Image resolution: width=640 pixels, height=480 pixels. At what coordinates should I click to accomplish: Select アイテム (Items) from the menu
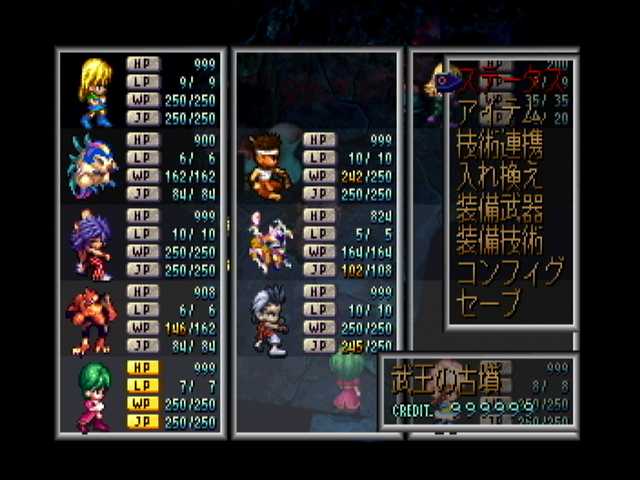point(500,110)
